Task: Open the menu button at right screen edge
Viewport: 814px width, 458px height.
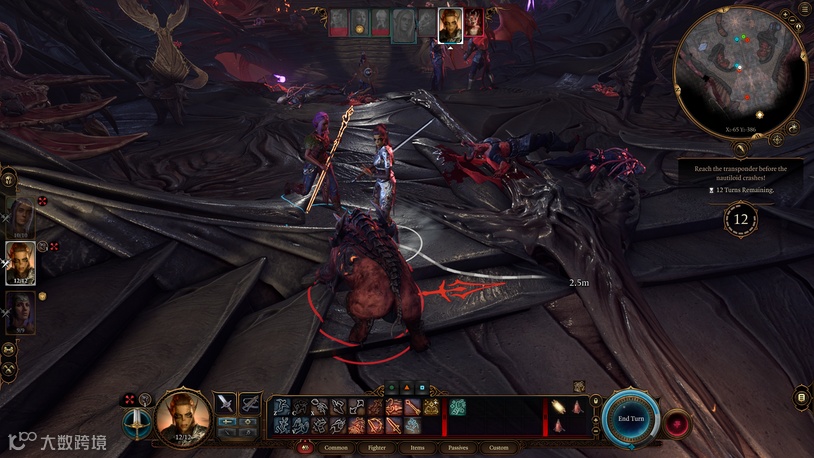Action: pos(801,398)
